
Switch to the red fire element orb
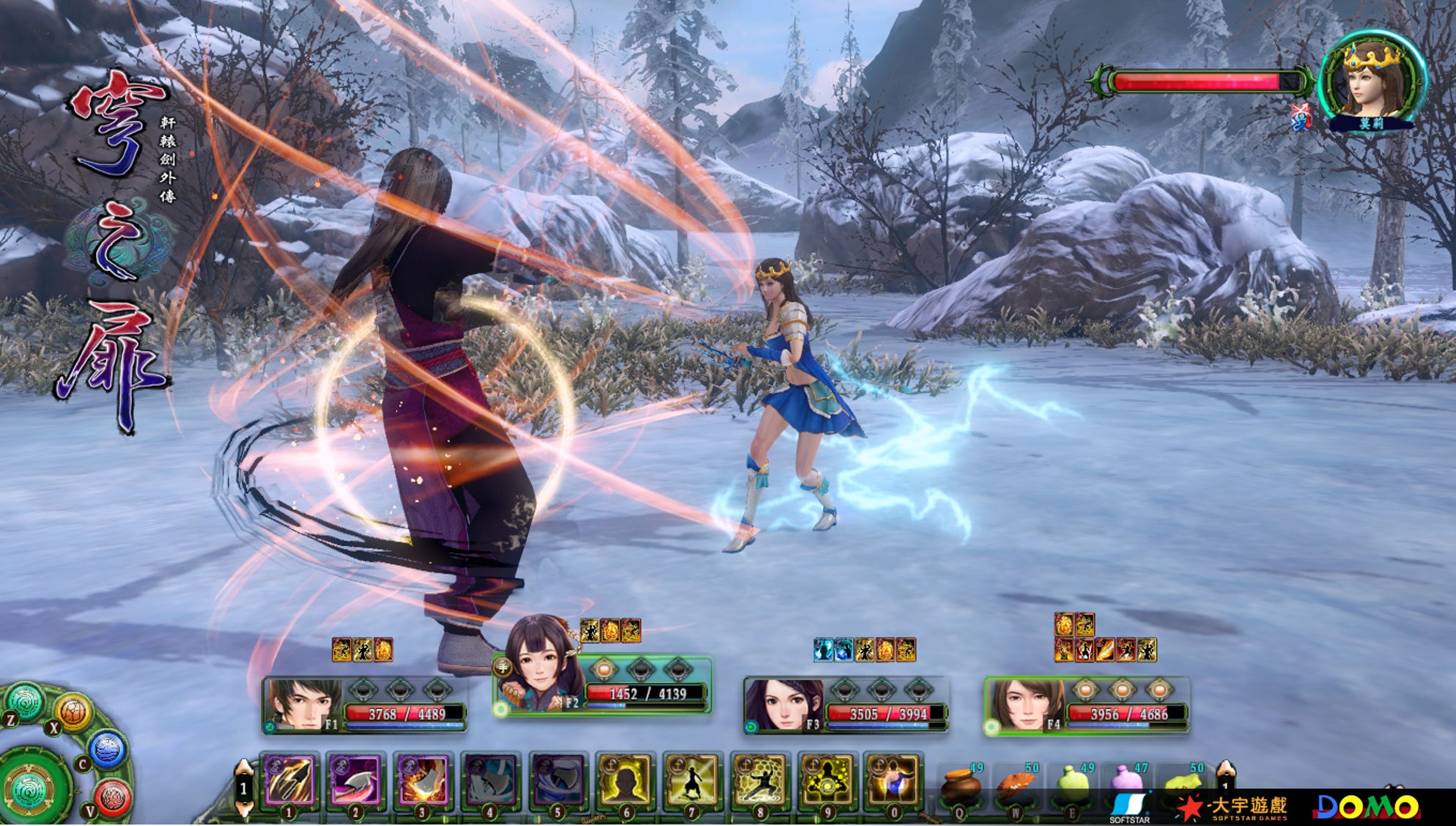click(x=113, y=797)
